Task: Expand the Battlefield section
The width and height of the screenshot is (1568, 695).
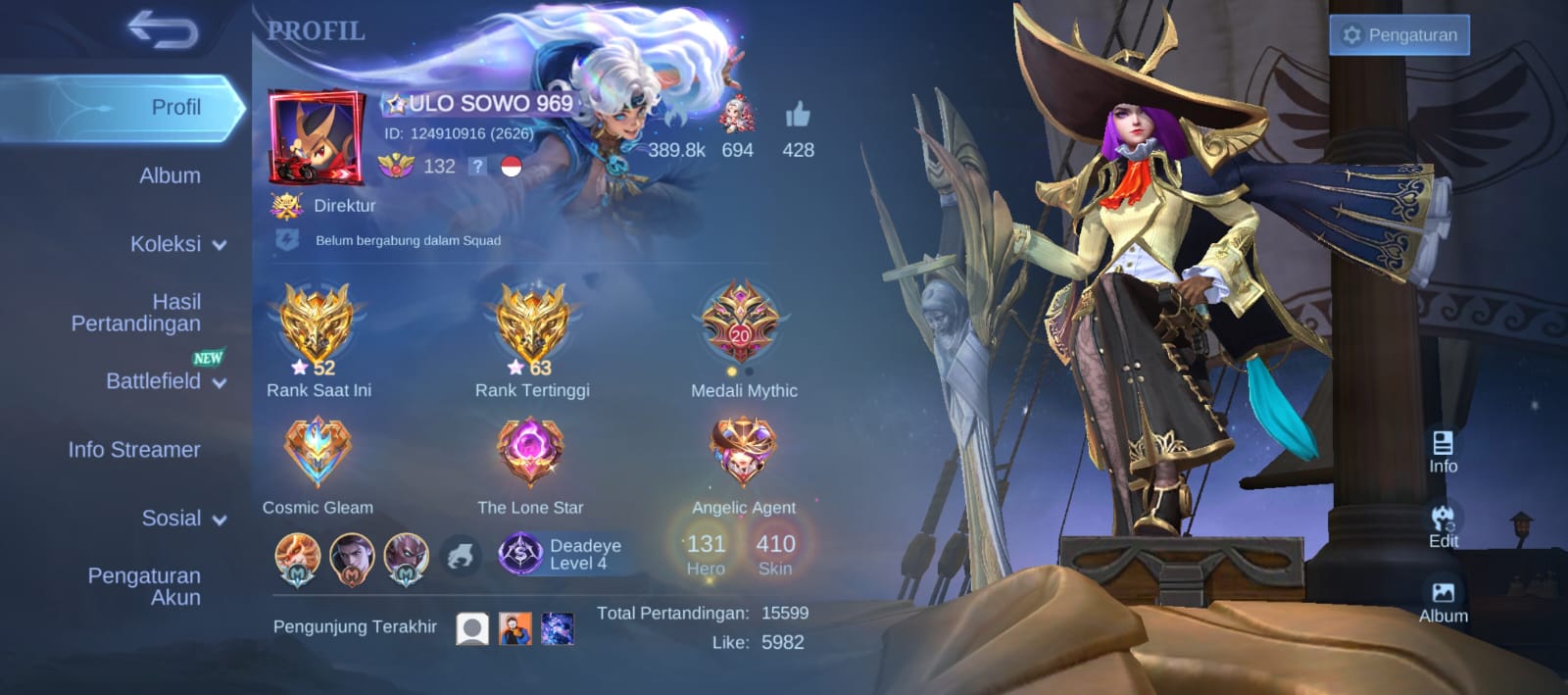Action: (165, 380)
